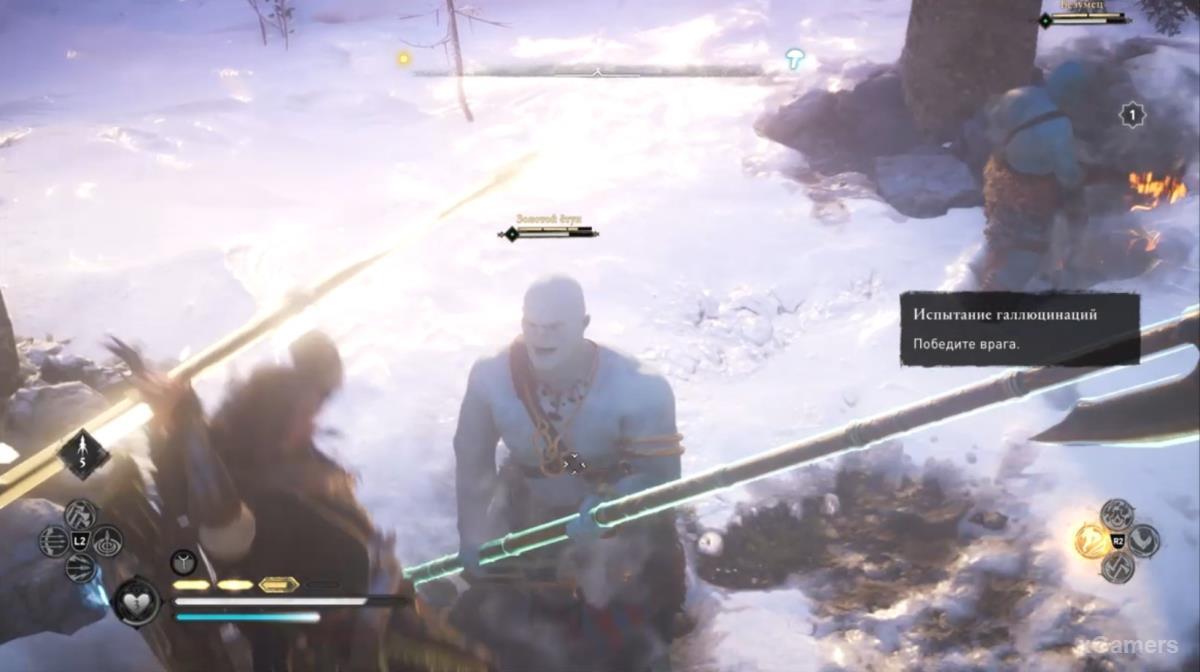Open the Испытание галлюцинаций objective panel
This screenshot has width=1200, height=672.
[x=1020, y=328]
